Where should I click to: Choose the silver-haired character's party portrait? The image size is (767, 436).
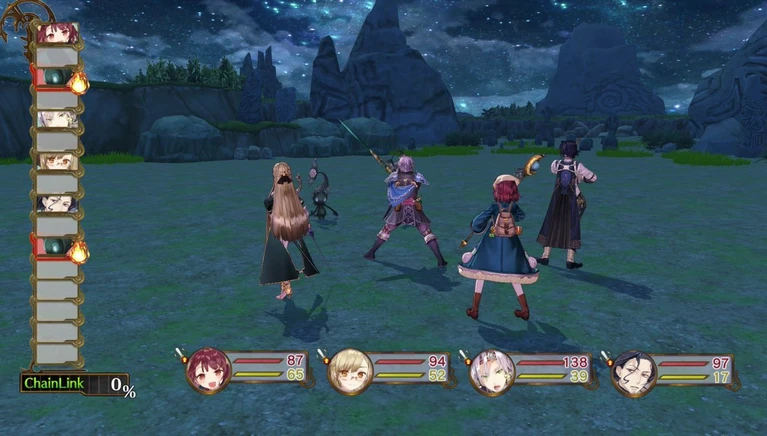click(492, 372)
